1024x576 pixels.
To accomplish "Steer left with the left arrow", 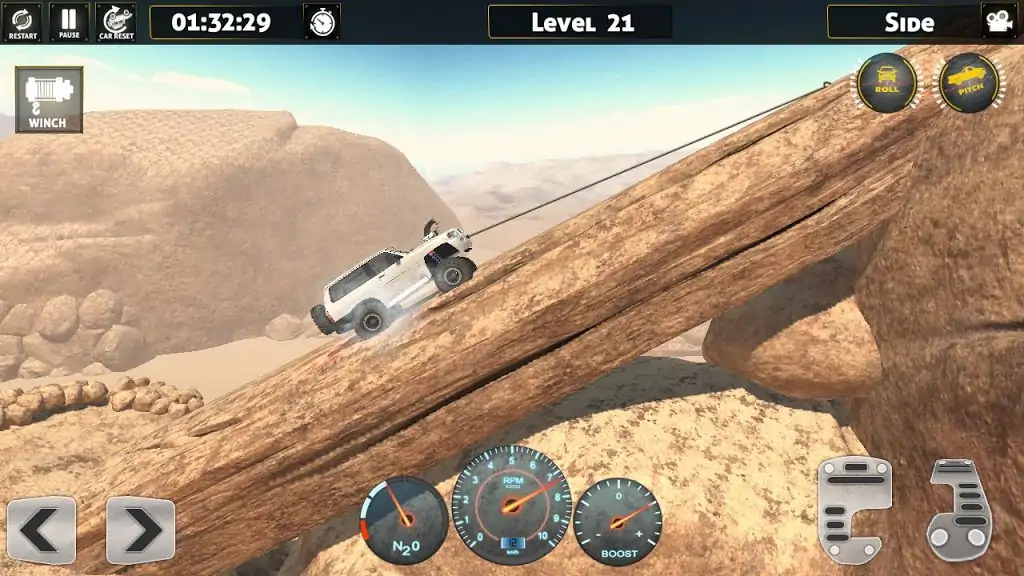I will [x=41, y=529].
